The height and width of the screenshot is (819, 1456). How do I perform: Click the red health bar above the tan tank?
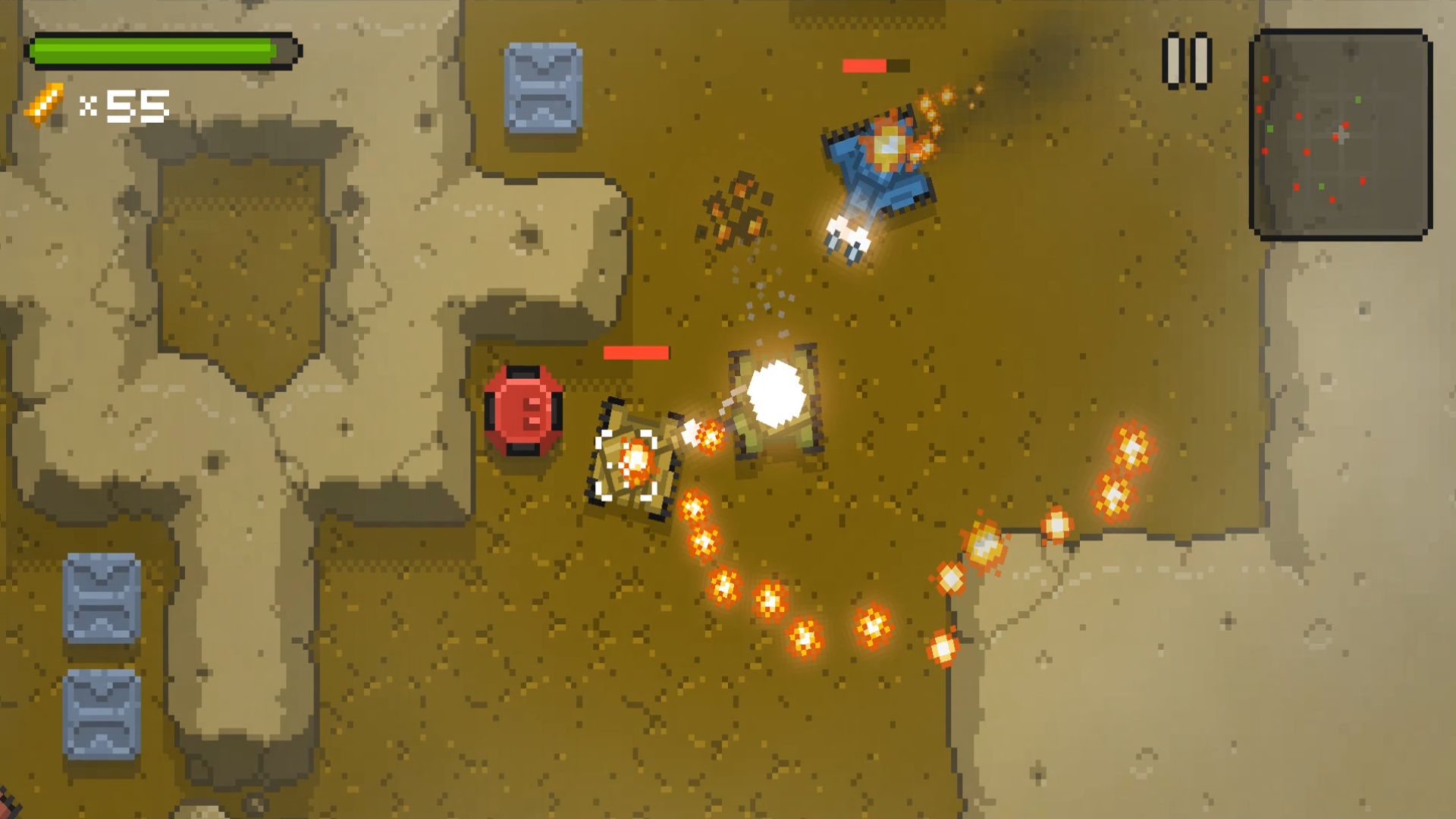click(x=635, y=352)
